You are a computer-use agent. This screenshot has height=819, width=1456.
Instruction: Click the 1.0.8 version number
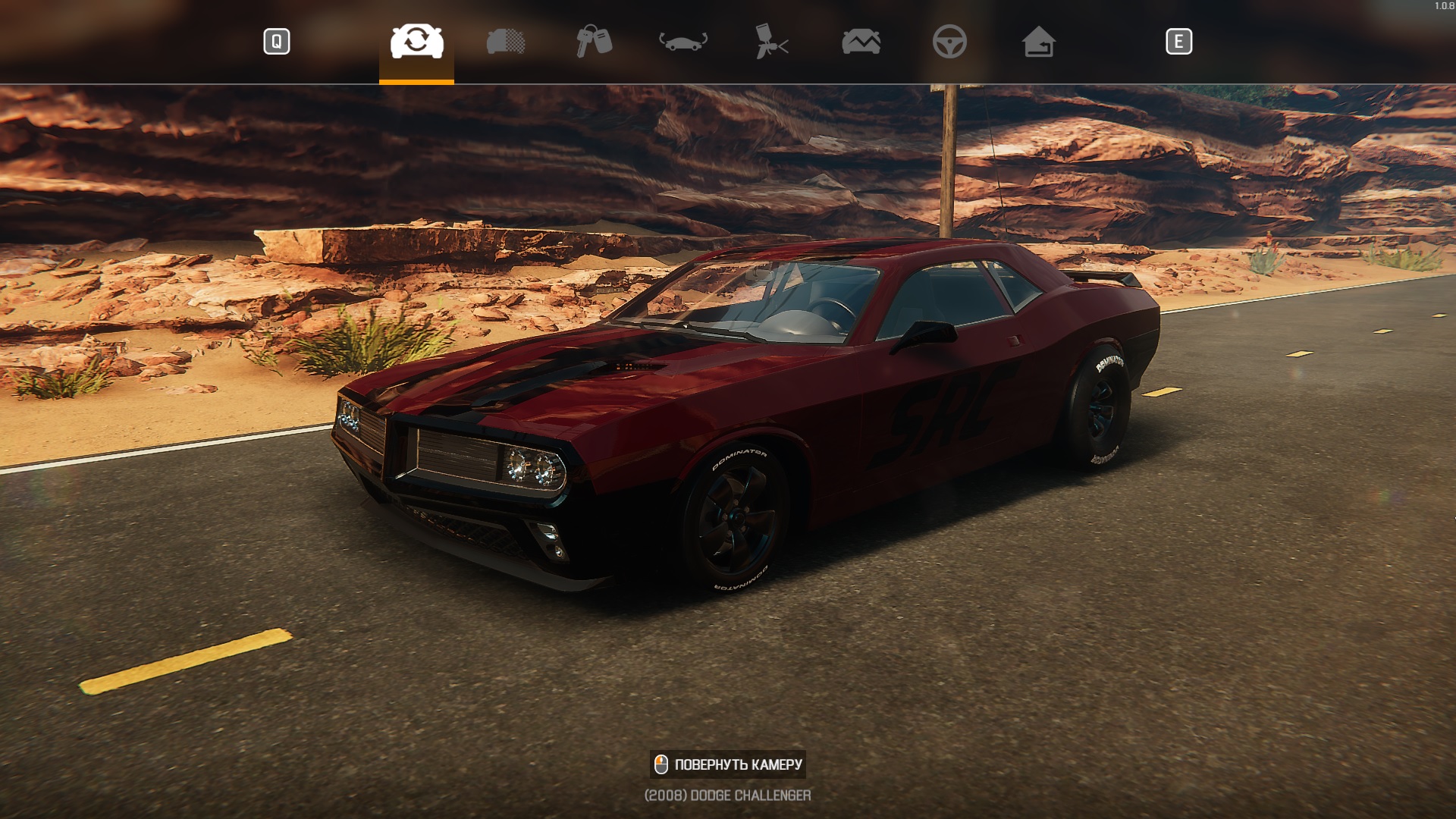1443,4
